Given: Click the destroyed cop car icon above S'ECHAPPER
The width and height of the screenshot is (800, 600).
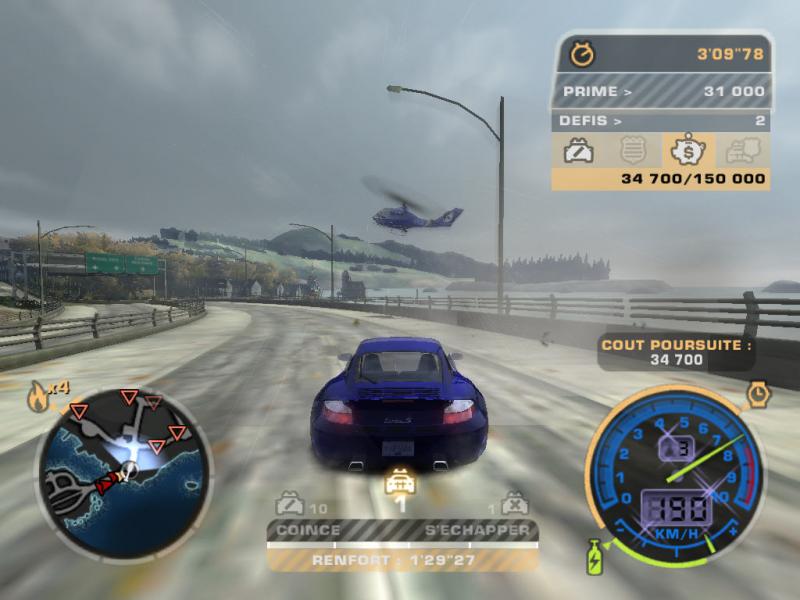Looking at the screenshot, I should (513, 503).
